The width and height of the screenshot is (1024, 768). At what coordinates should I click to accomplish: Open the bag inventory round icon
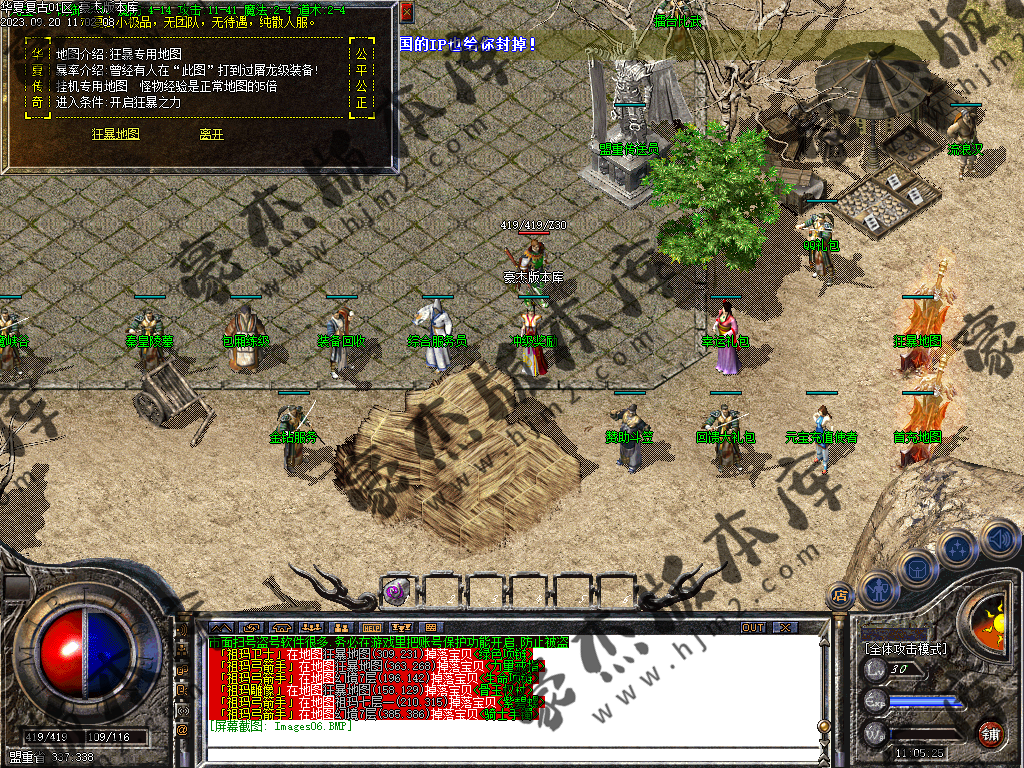coord(918,568)
